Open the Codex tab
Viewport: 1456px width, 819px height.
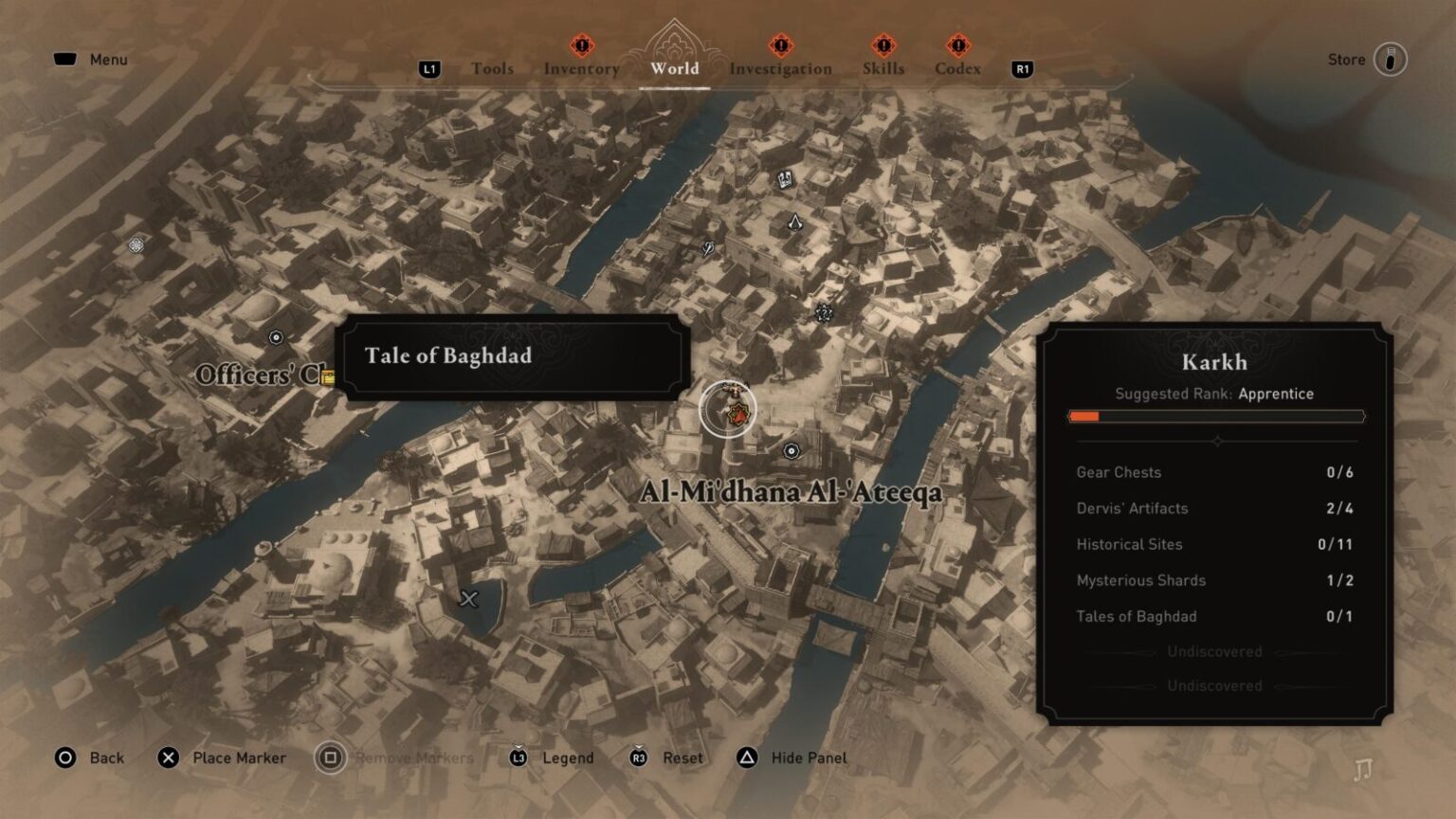click(x=957, y=68)
